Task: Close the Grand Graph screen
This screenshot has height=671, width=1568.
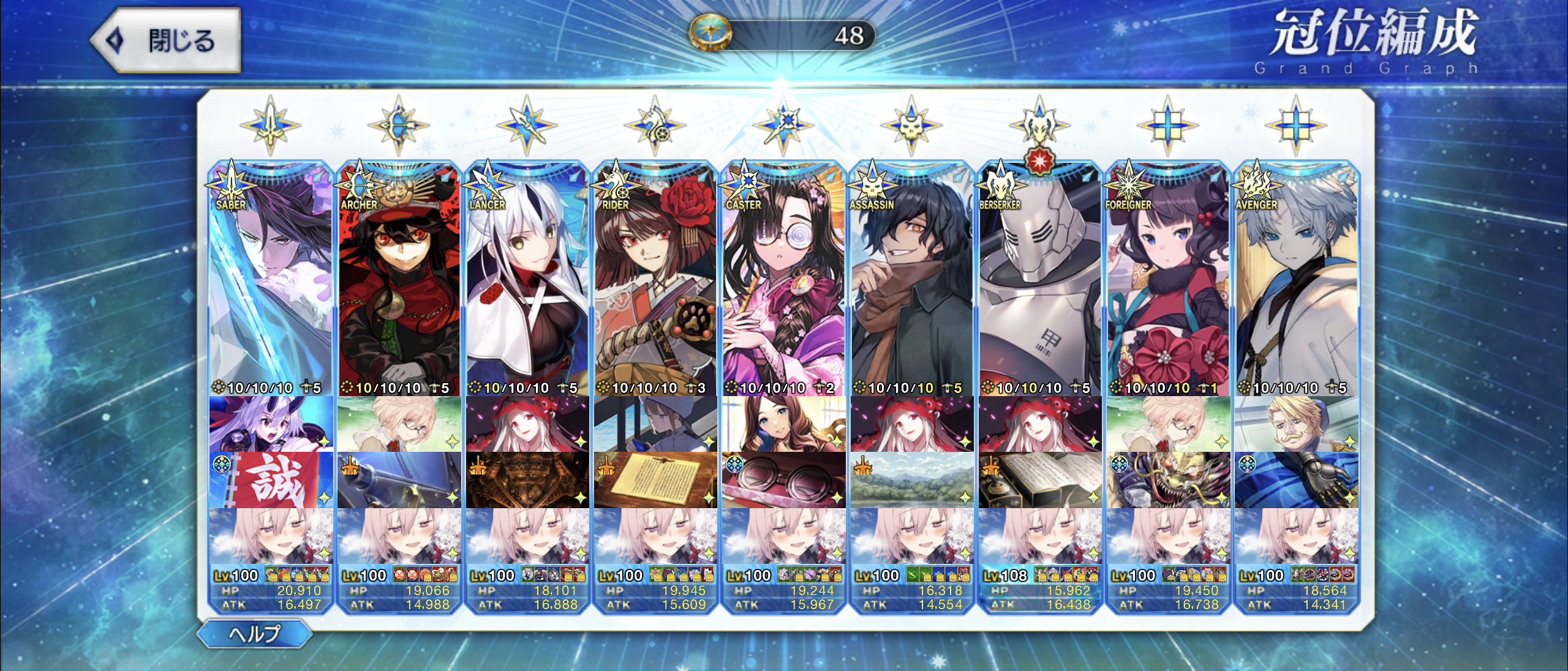Action: (x=167, y=40)
